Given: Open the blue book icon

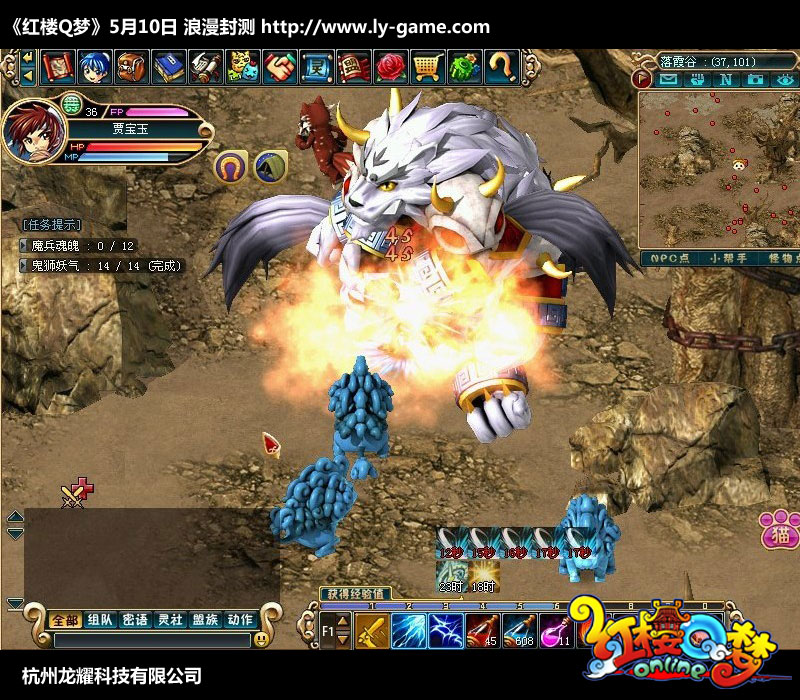Looking at the screenshot, I should [x=169, y=67].
